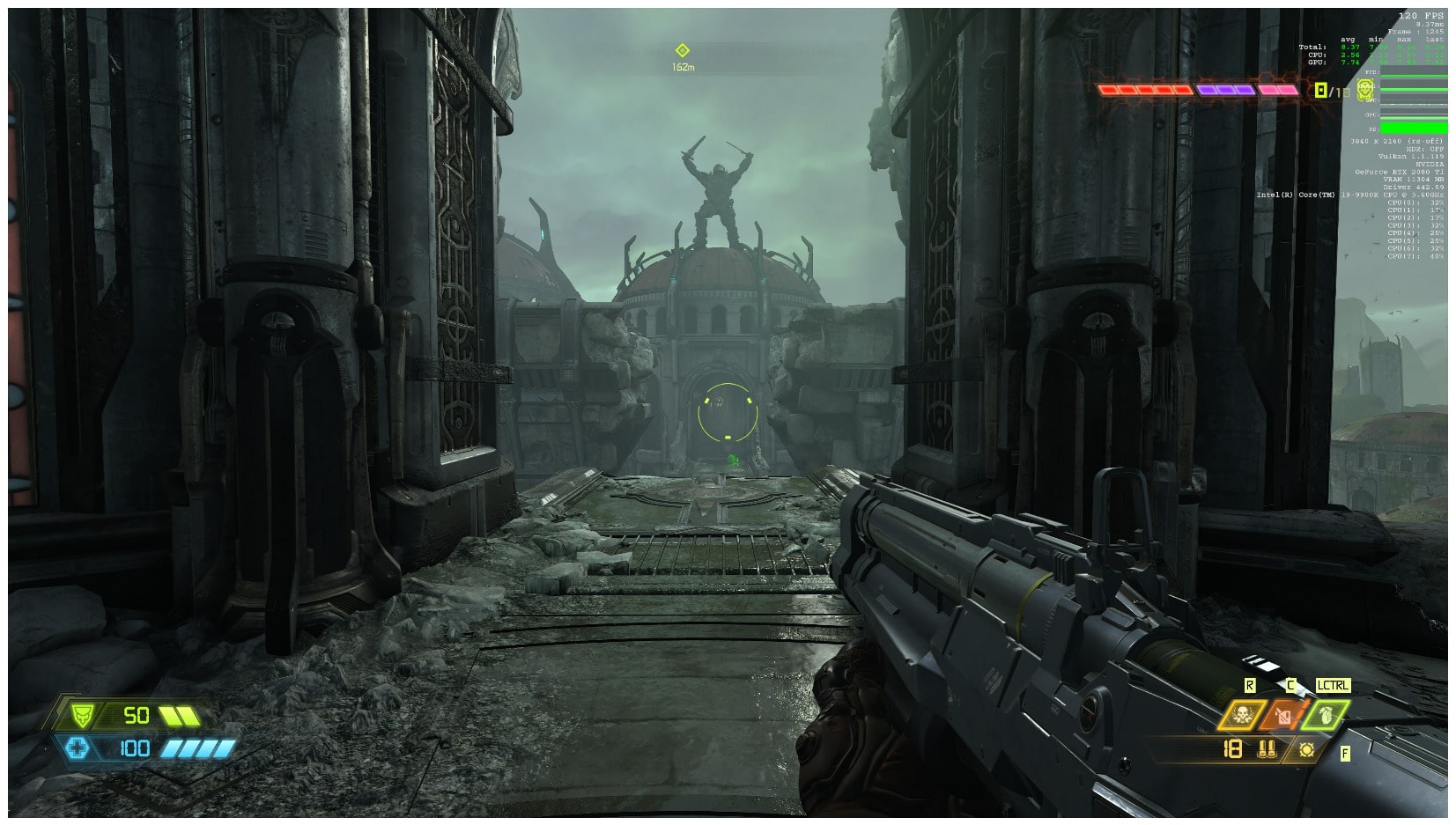Select the skull frag grenade icon

(x=1242, y=714)
